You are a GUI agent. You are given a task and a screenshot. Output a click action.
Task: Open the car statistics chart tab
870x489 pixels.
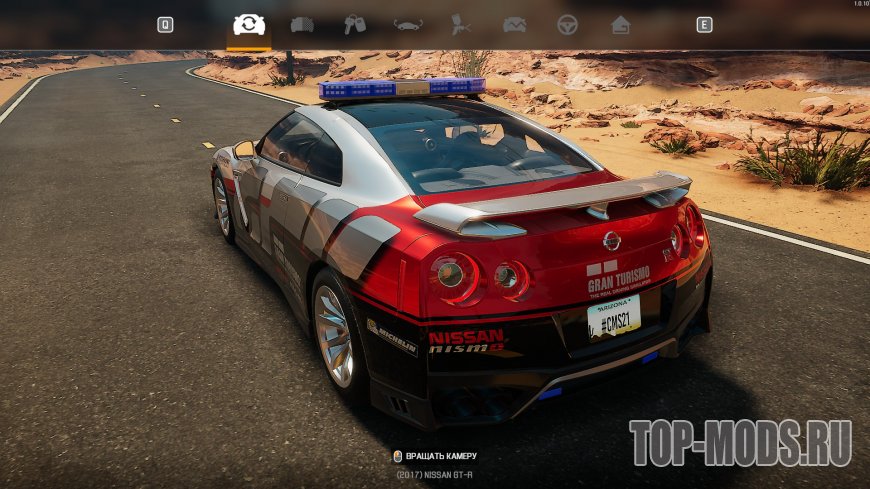(514, 25)
